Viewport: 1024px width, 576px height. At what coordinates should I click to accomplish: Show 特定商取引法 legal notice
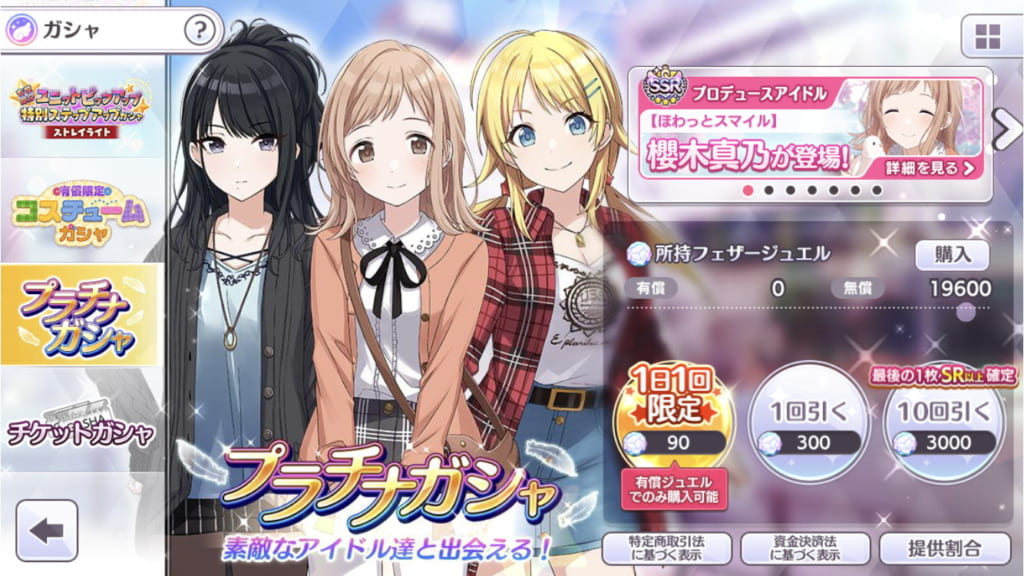point(667,548)
